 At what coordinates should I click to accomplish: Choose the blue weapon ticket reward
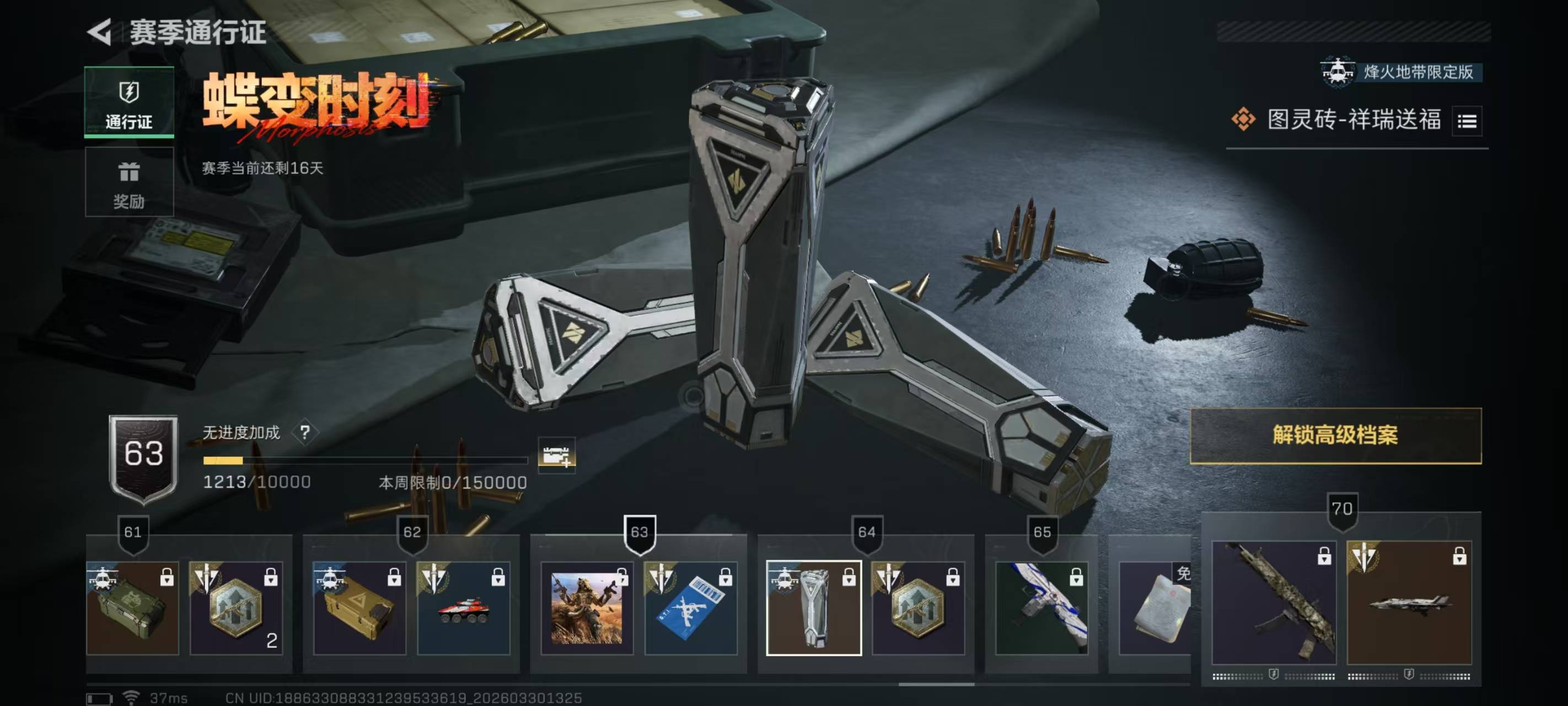coord(691,608)
